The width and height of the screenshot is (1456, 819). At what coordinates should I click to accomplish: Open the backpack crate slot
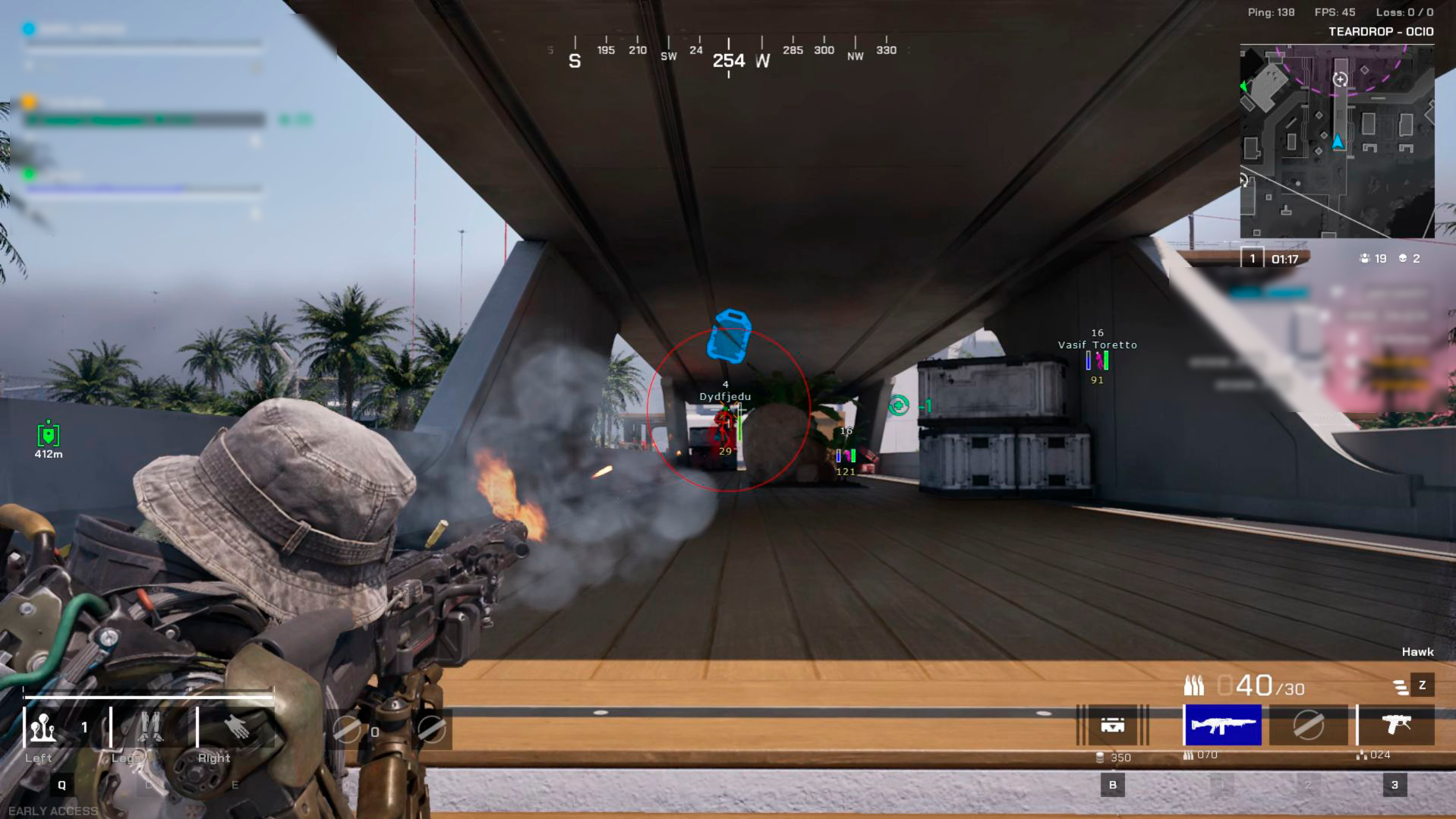(1112, 725)
